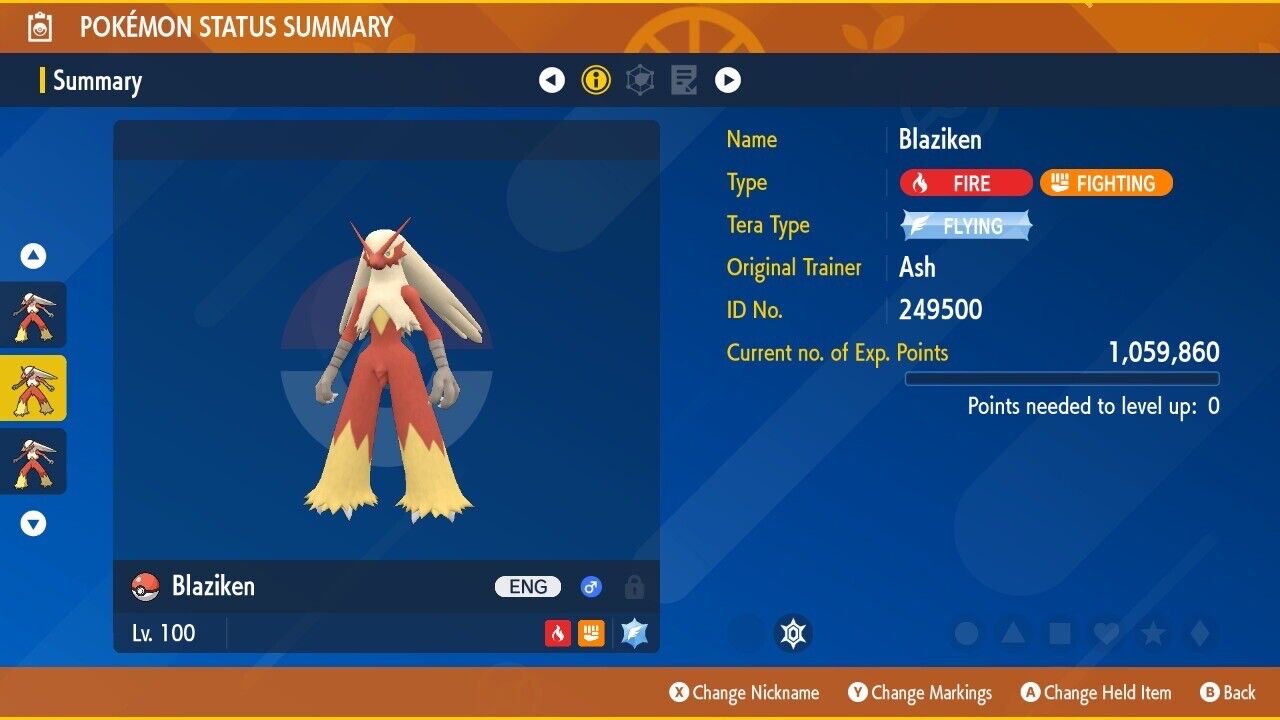Select the highlighted yellow Blaziken thumbnail
This screenshot has width=1280, height=720.
pos(33,388)
